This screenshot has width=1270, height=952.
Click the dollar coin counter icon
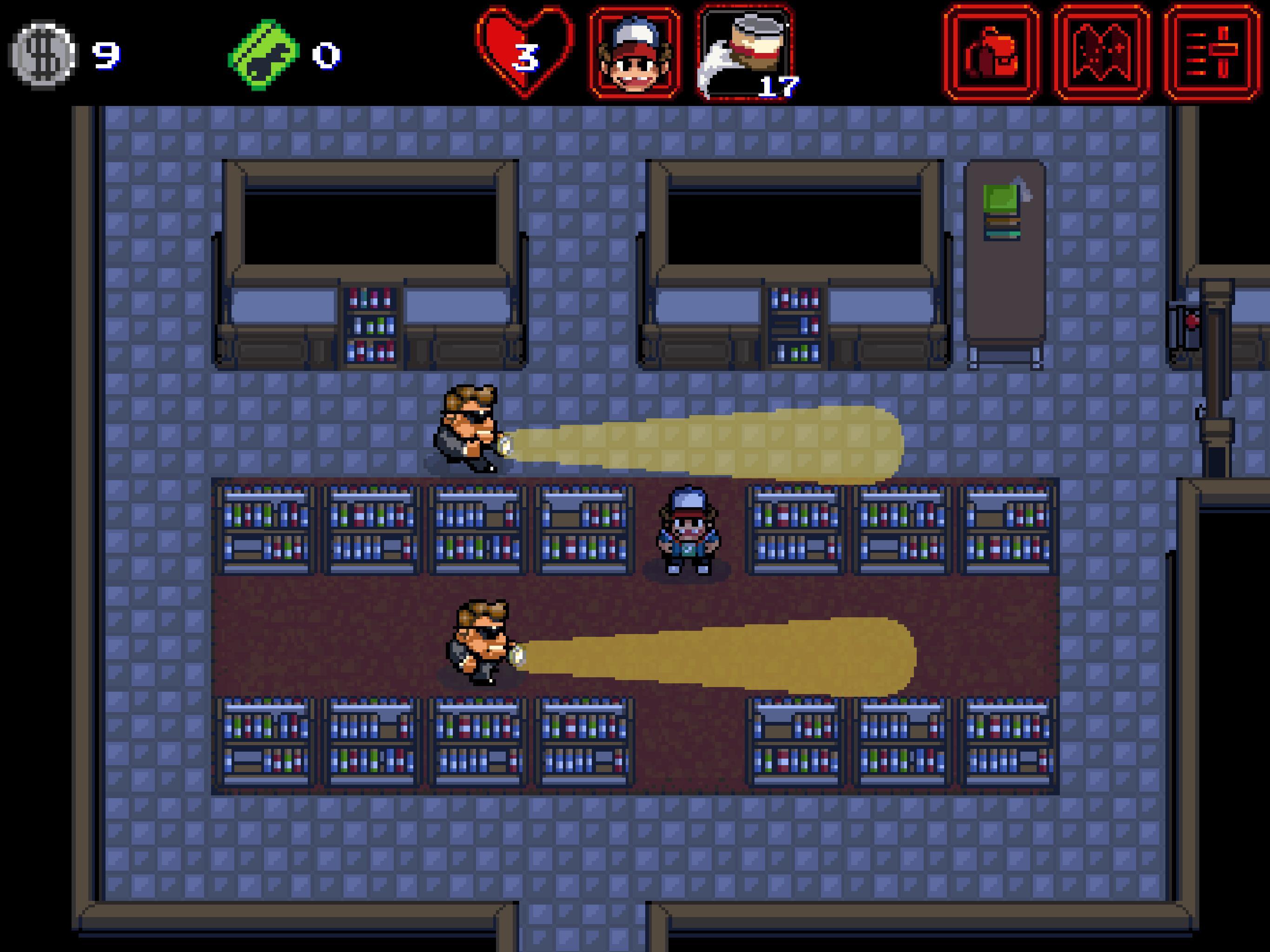[42, 53]
